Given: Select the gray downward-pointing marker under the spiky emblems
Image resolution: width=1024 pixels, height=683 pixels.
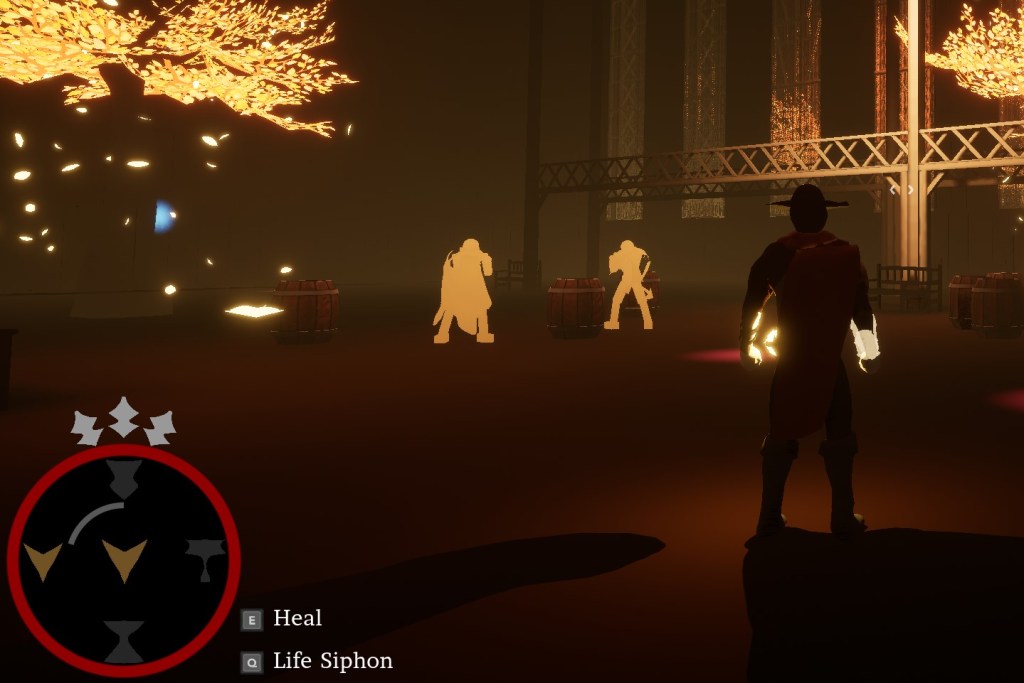Looking at the screenshot, I should (123, 479).
